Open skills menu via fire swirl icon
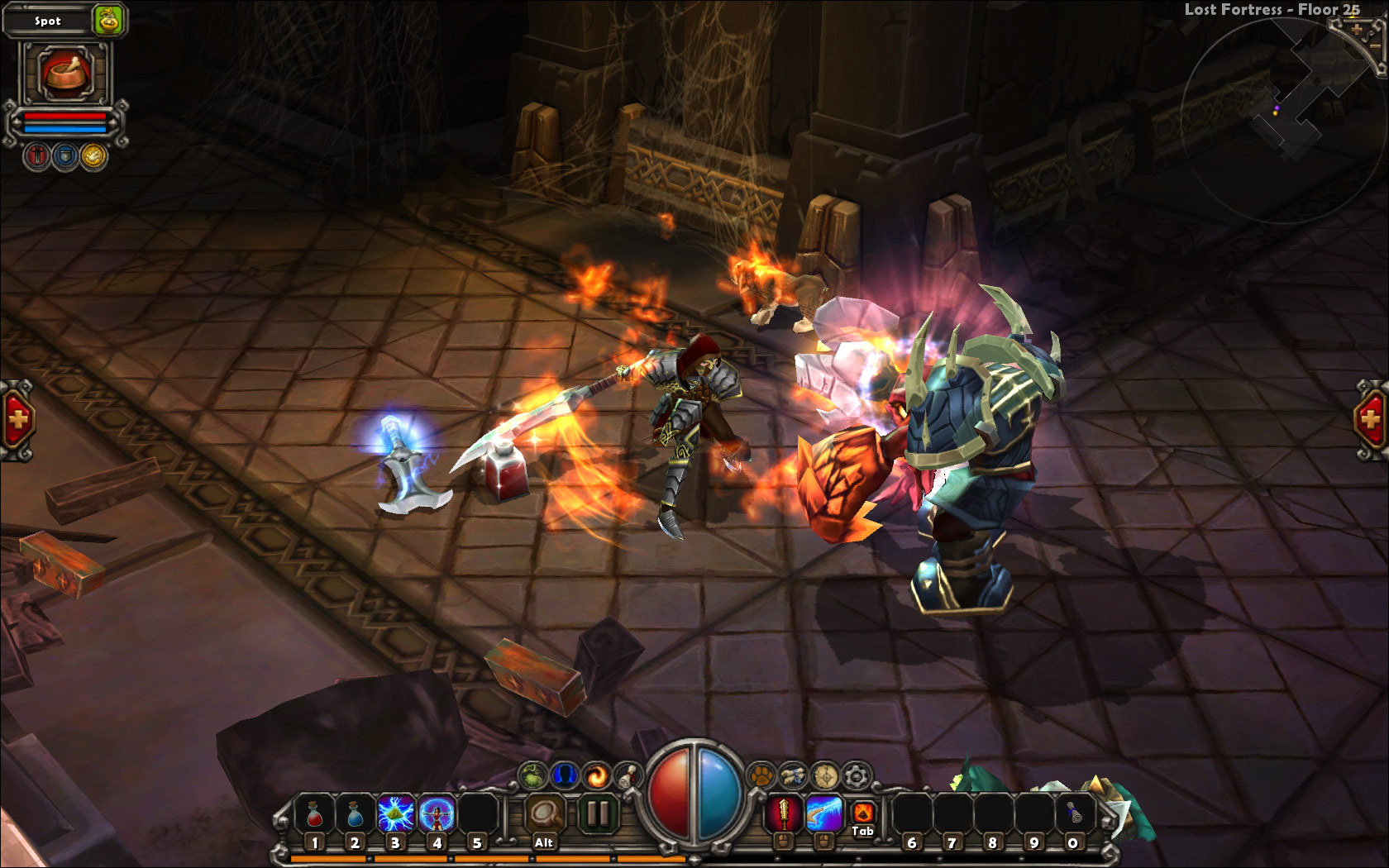The image size is (1389, 868). pyautogui.click(x=594, y=775)
